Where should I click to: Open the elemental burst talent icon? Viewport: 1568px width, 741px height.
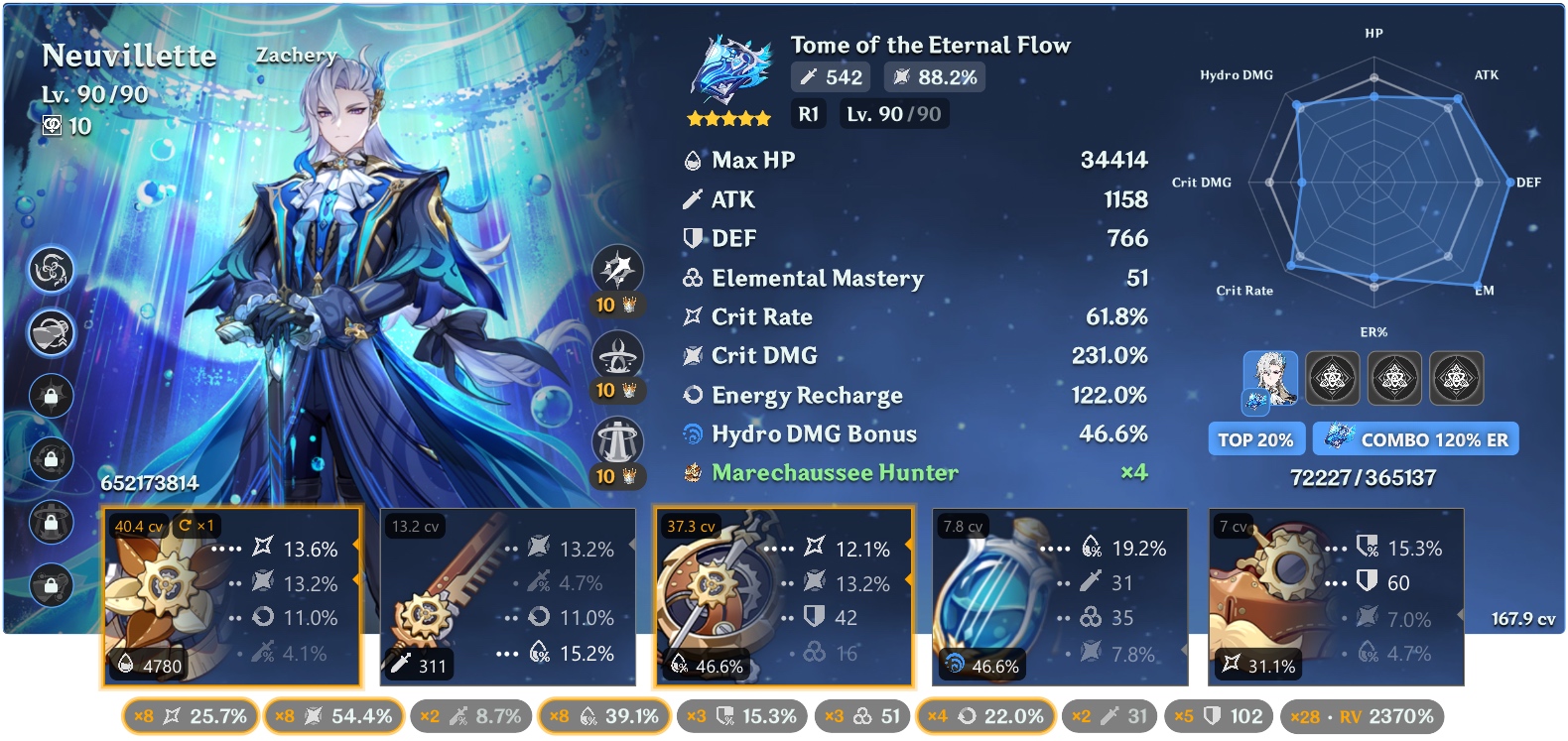[x=617, y=441]
